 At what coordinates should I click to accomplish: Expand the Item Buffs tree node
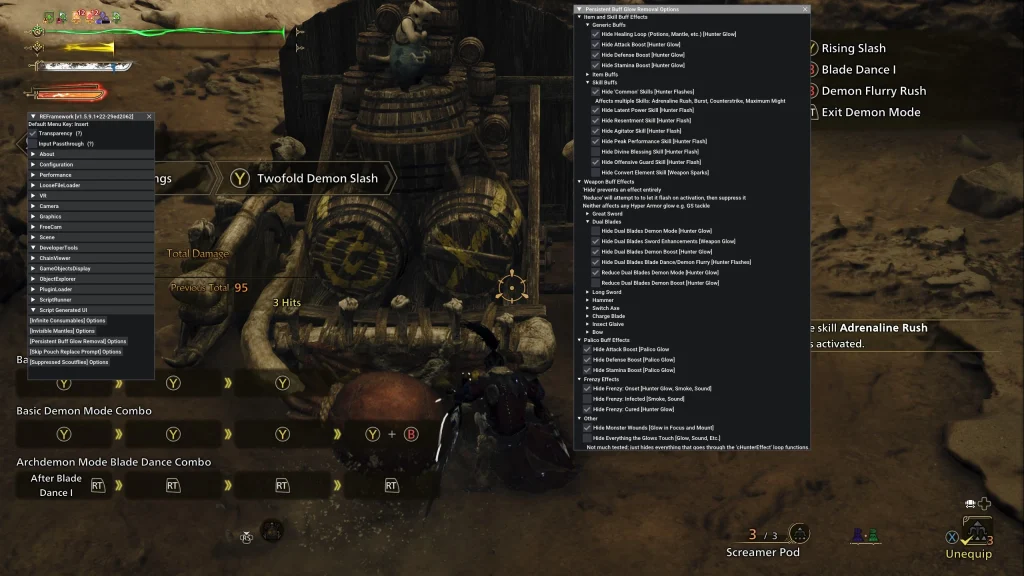(x=588, y=74)
